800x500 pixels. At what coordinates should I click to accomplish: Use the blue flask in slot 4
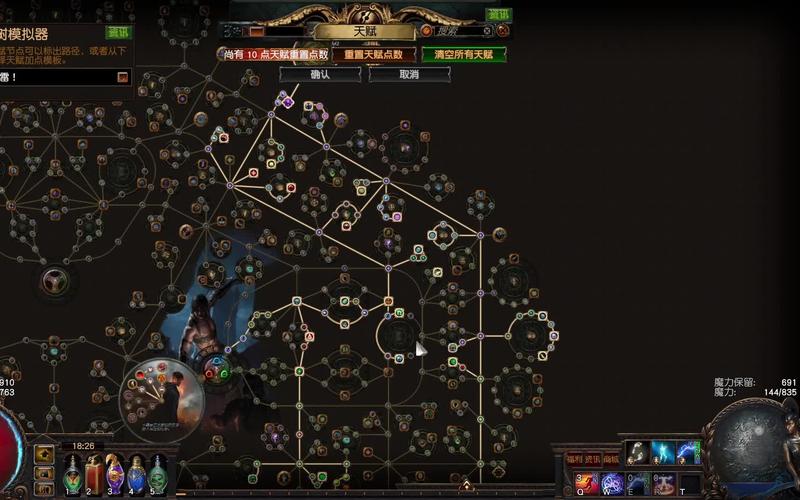[136, 474]
